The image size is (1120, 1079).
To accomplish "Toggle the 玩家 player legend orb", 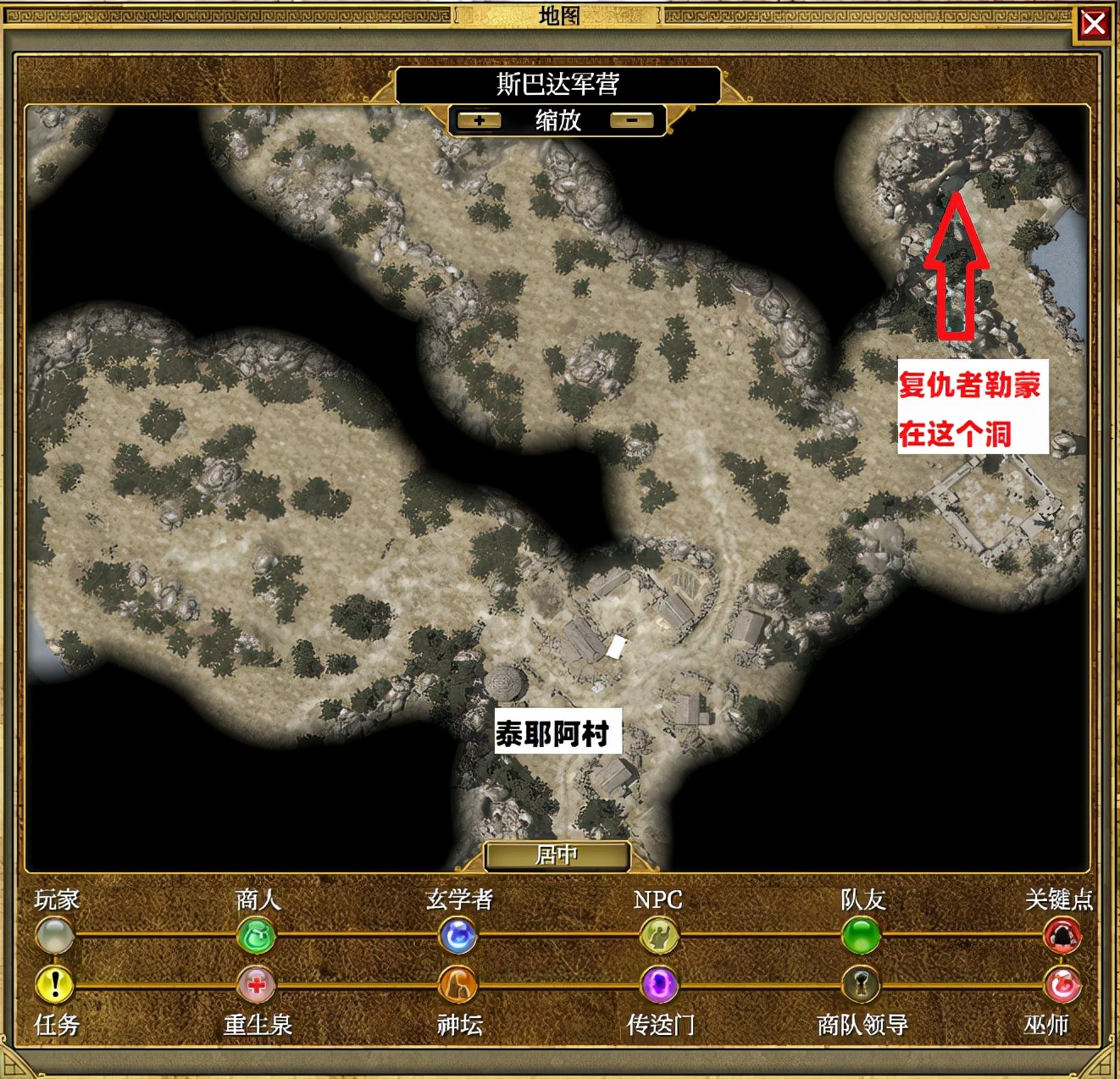I will [x=55, y=936].
